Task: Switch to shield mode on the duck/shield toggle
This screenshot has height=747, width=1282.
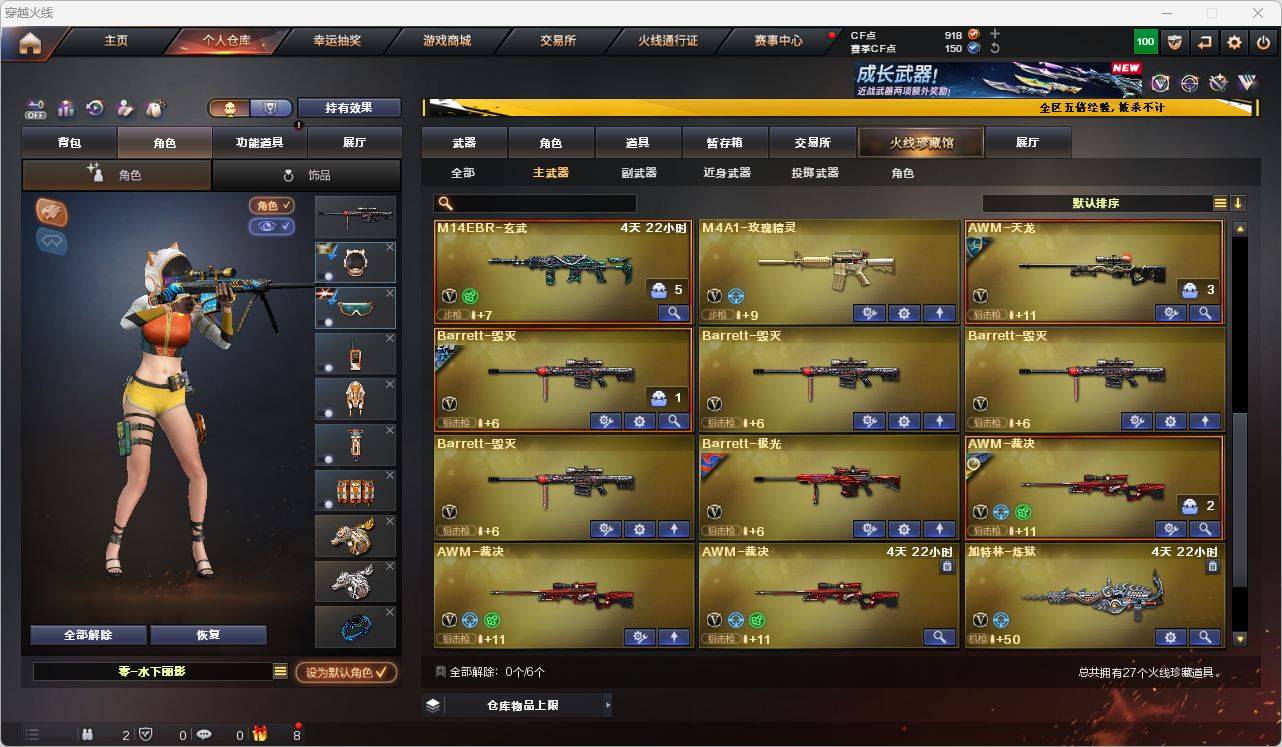Action: 269,107
